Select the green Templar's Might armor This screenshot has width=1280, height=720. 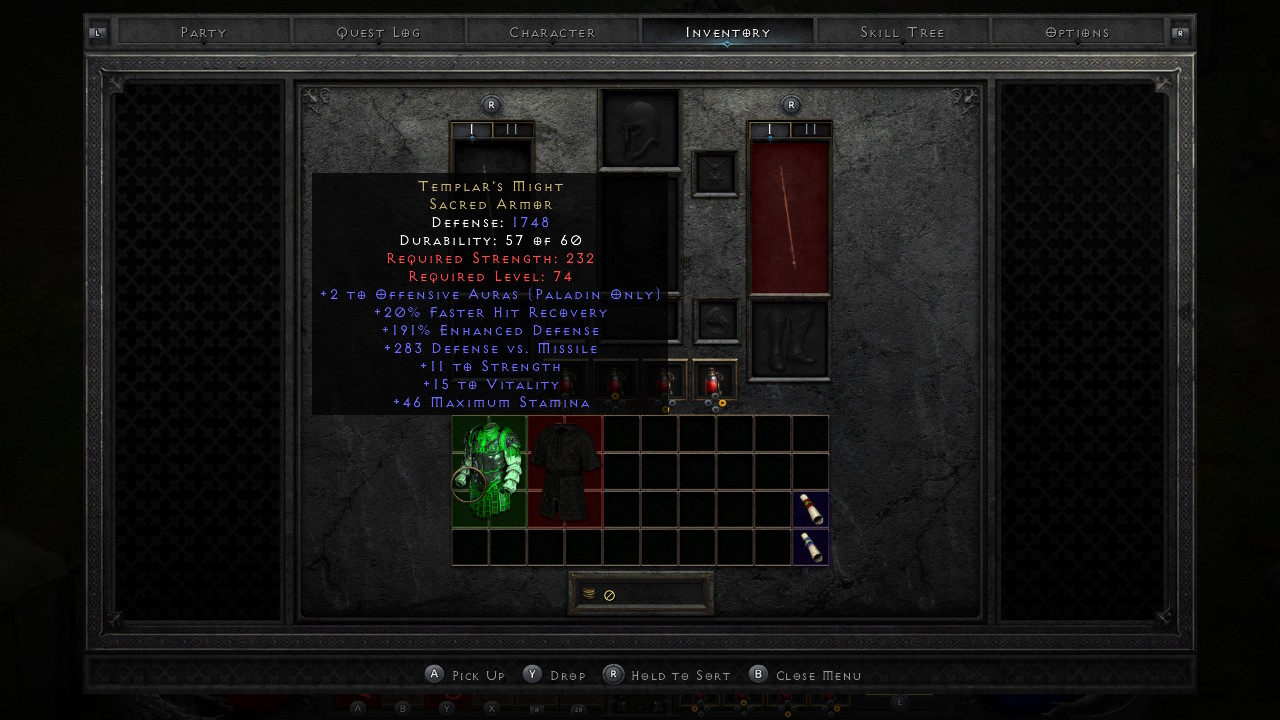coord(489,471)
